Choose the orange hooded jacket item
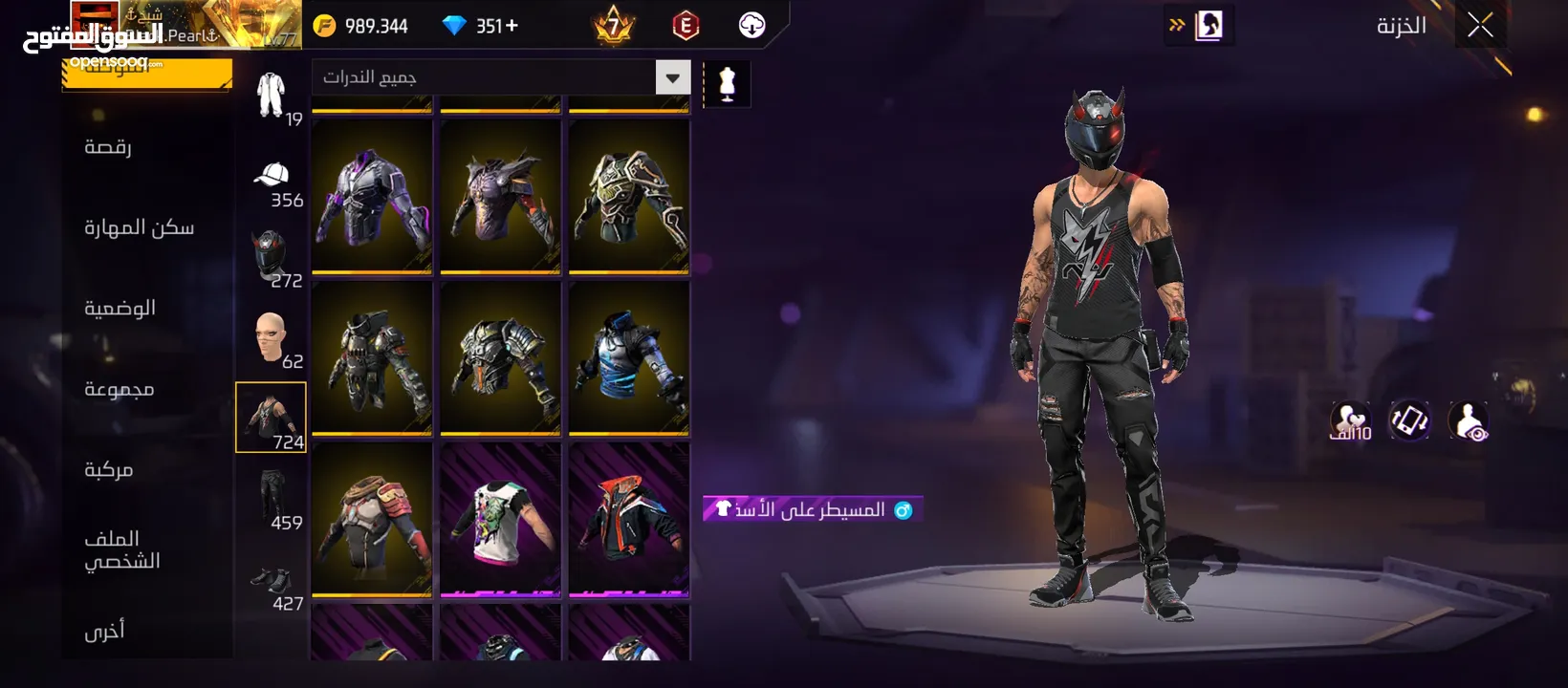This screenshot has height=688, width=1568. coord(629,520)
